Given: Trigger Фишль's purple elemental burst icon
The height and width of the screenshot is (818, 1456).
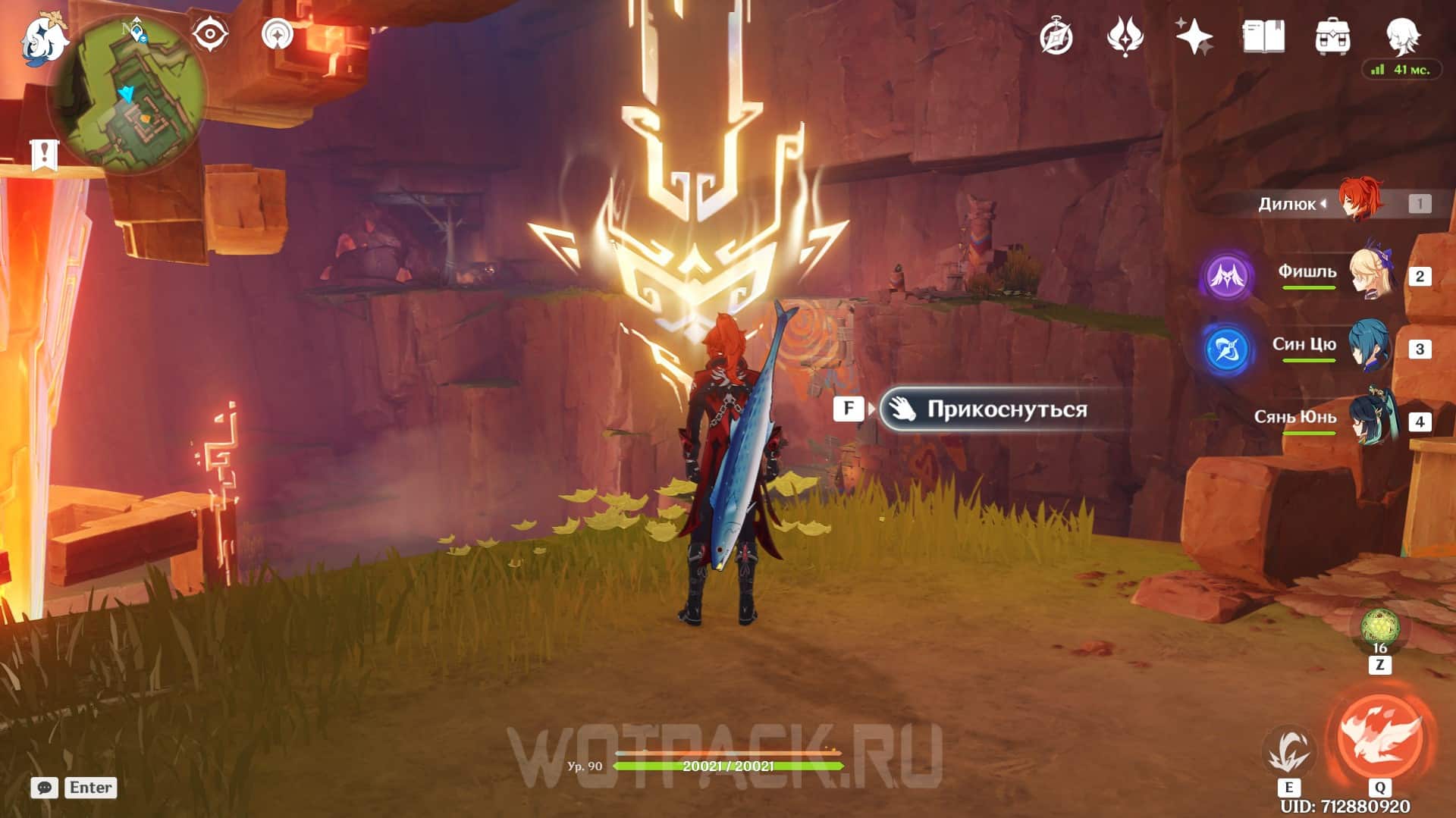Looking at the screenshot, I should [x=1227, y=277].
